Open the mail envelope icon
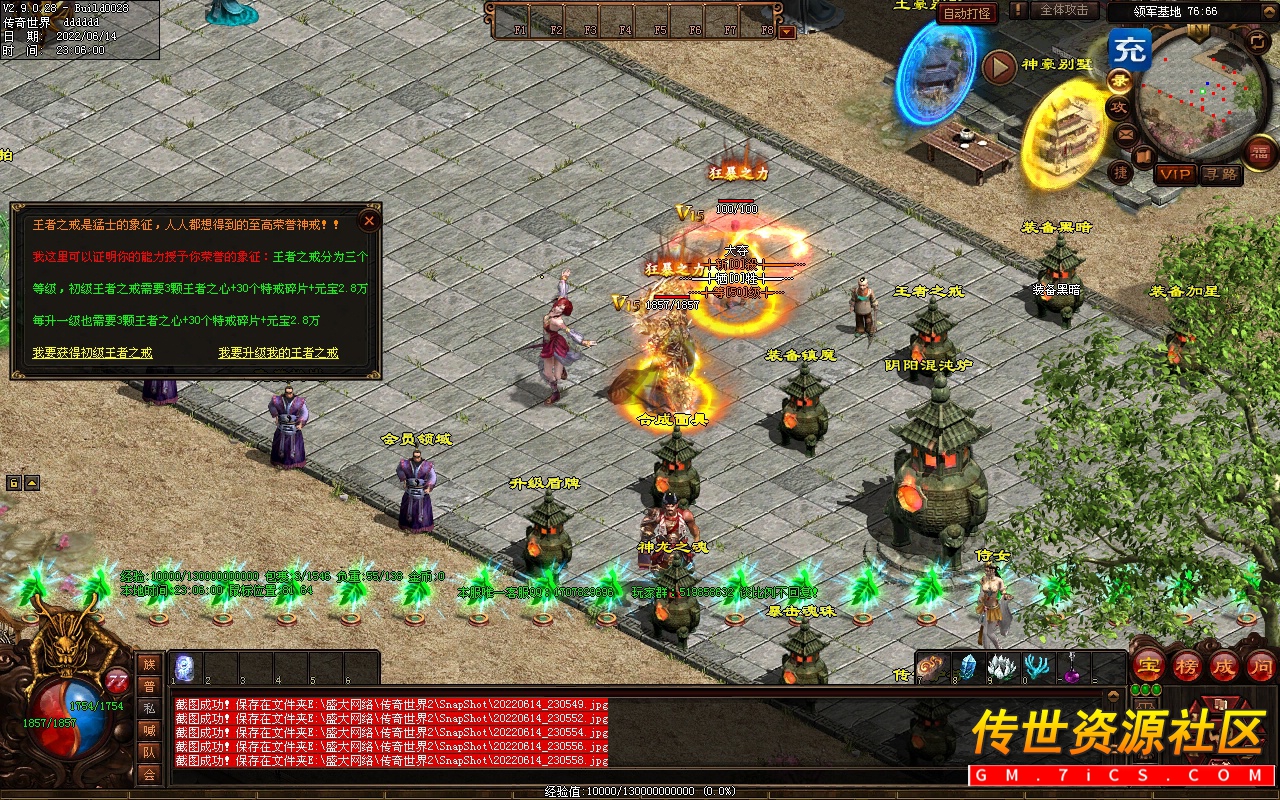The width and height of the screenshot is (1280, 800). point(1126,133)
